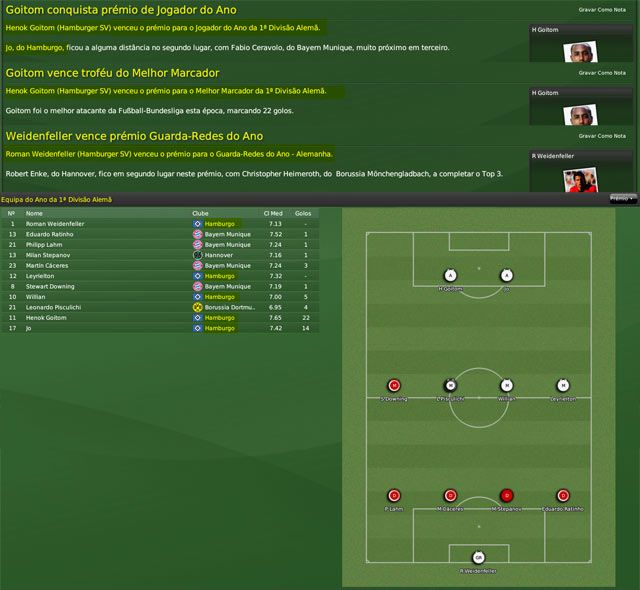Sort the list by Cl Med column

(x=273, y=213)
